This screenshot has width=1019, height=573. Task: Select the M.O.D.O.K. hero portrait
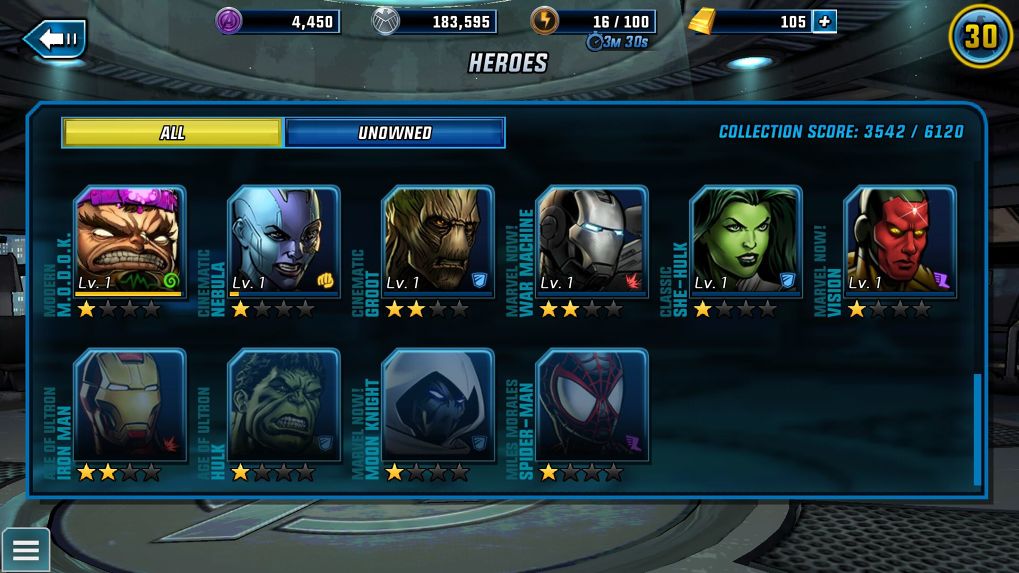(x=130, y=241)
